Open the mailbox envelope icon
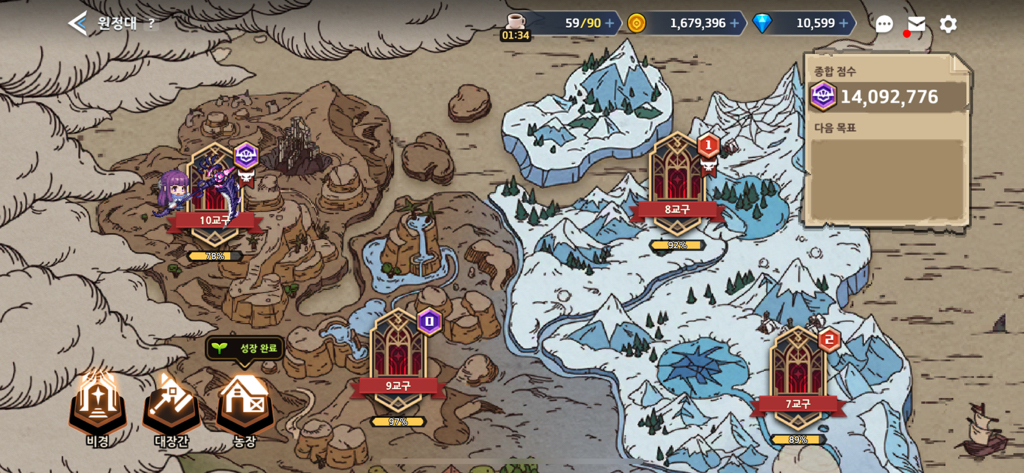 click(x=916, y=24)
